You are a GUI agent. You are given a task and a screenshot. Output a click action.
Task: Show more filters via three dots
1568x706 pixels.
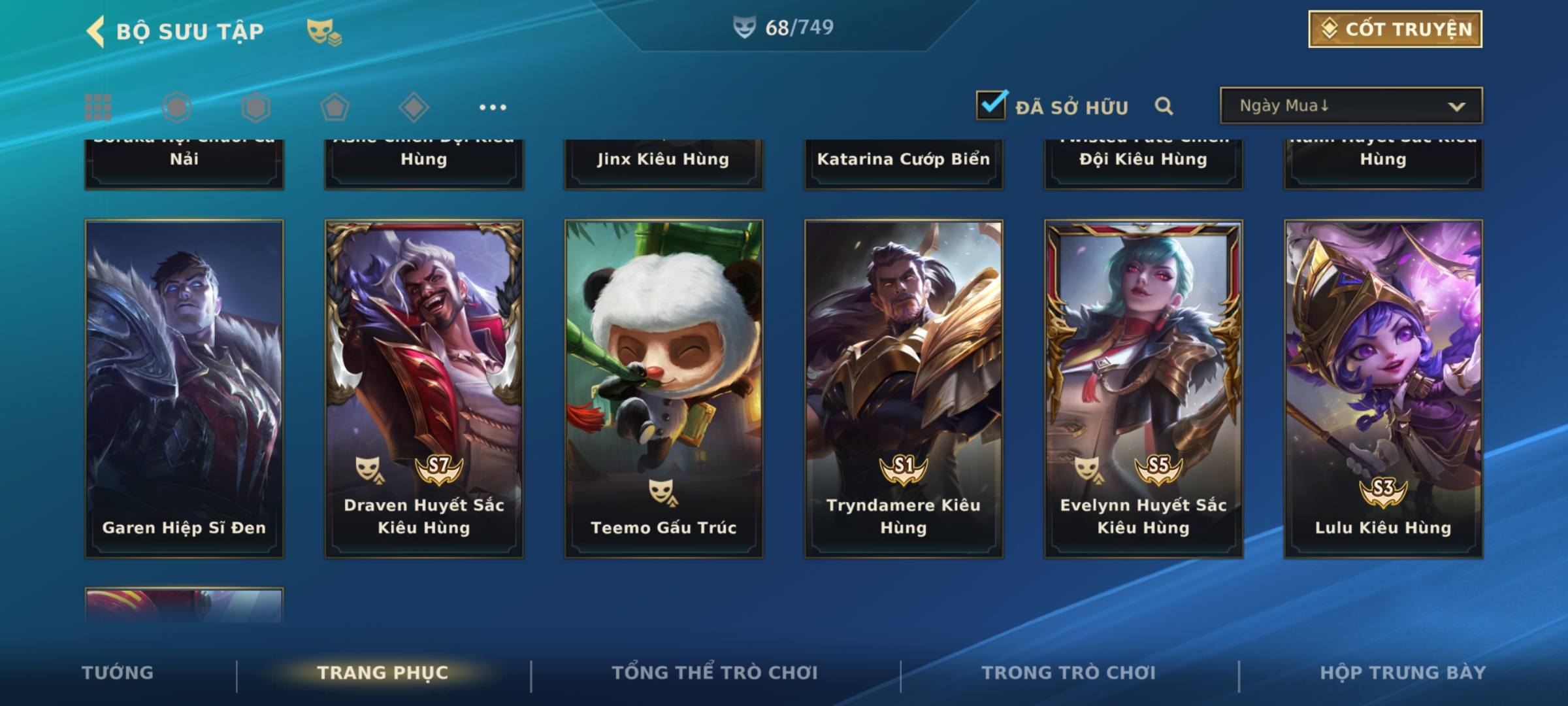[493, 107]
